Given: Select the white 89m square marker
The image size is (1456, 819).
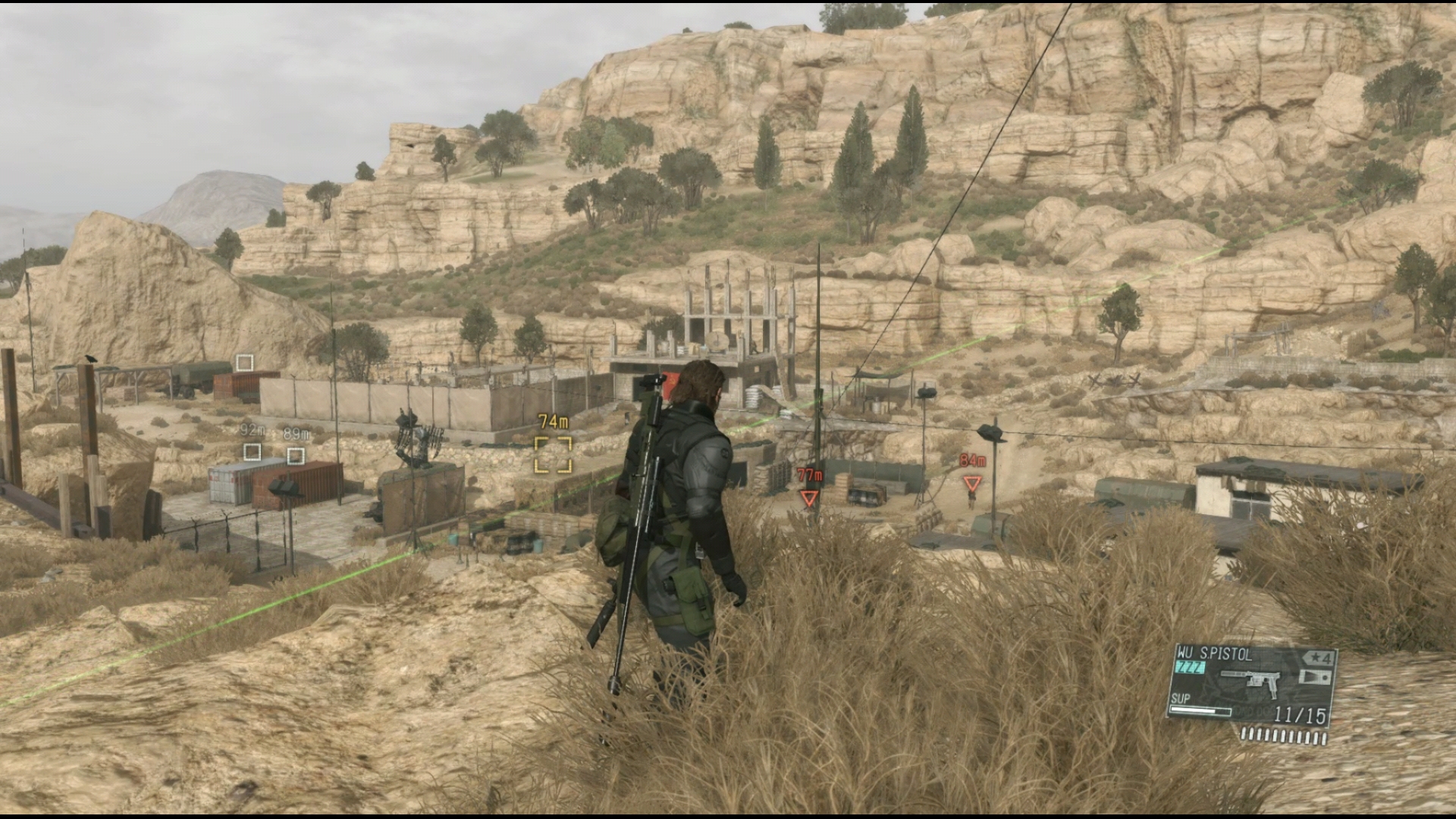Looking at the screenshot, I should [296, 456].
